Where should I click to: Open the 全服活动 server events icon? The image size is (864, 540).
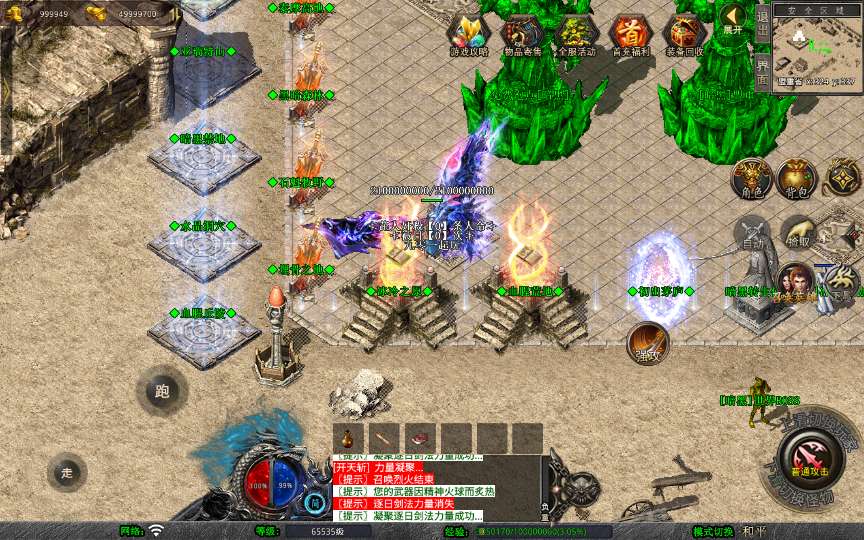[x=576, y=35]
